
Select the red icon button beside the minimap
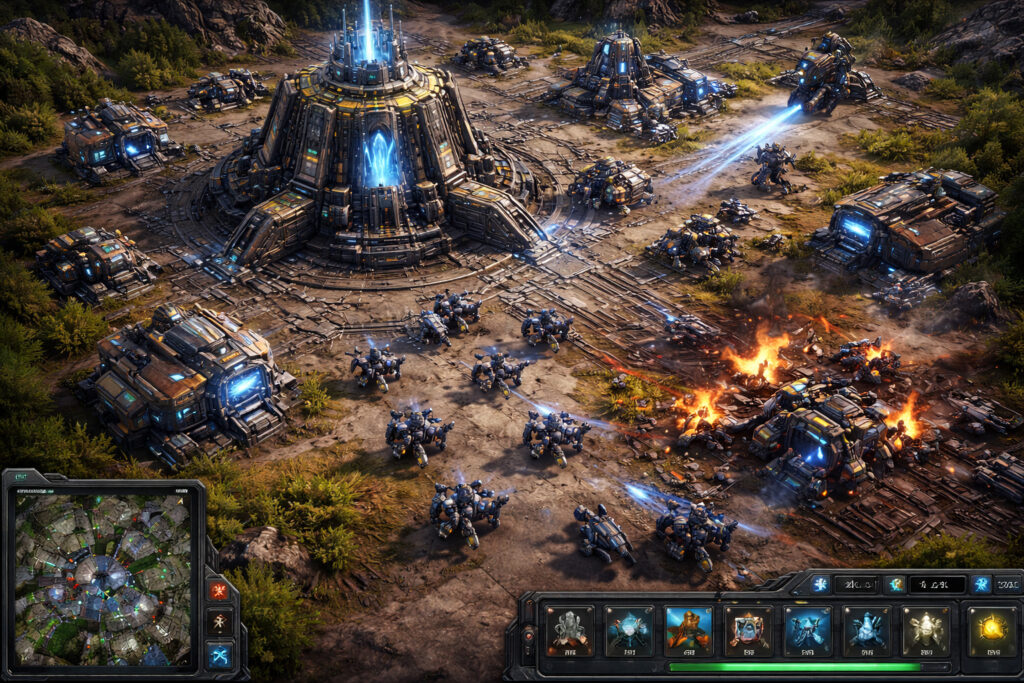pyautogui.click(x=219, y=590)
